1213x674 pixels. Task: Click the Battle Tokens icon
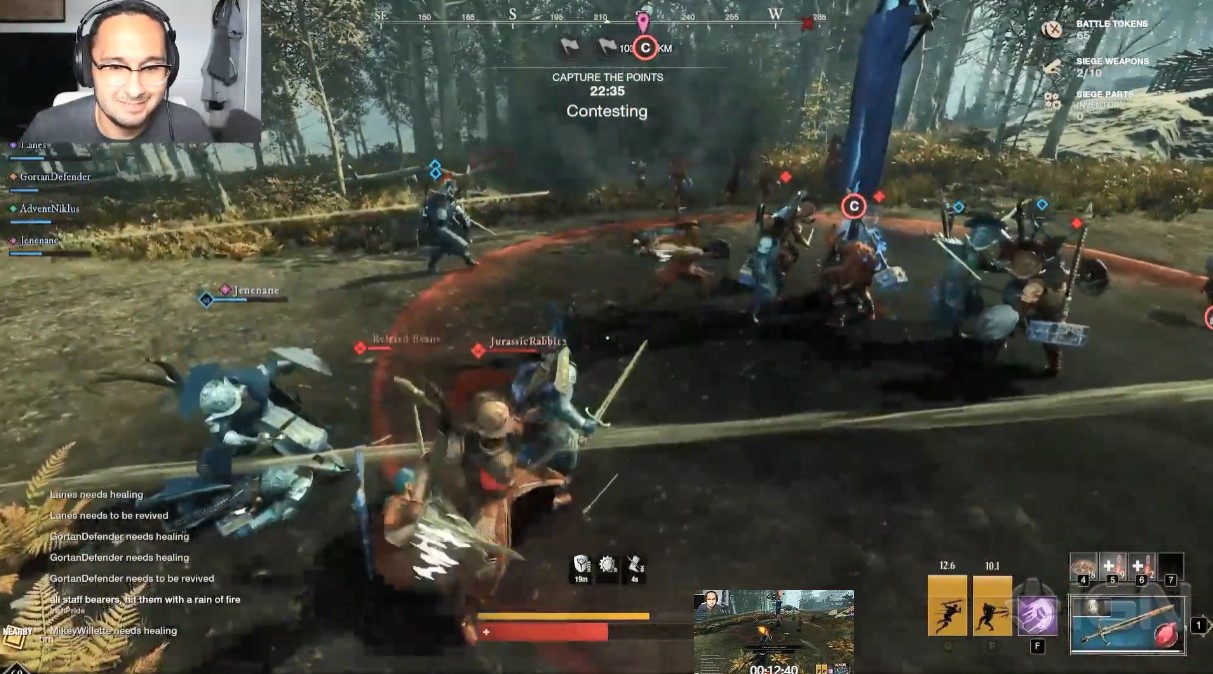[1052, 29]
